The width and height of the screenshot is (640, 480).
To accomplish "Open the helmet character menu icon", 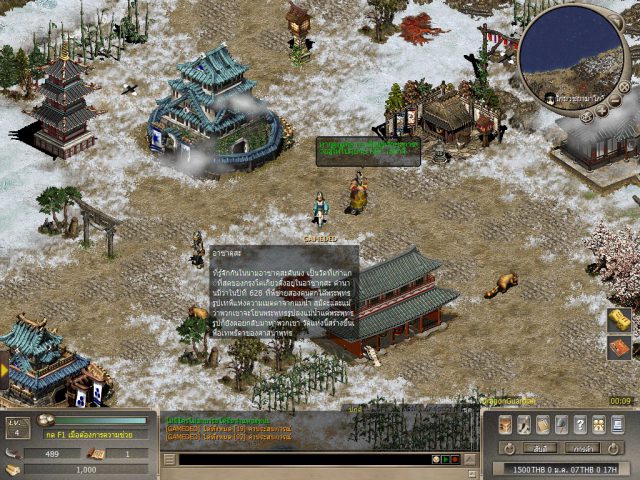I will [505, 424].
